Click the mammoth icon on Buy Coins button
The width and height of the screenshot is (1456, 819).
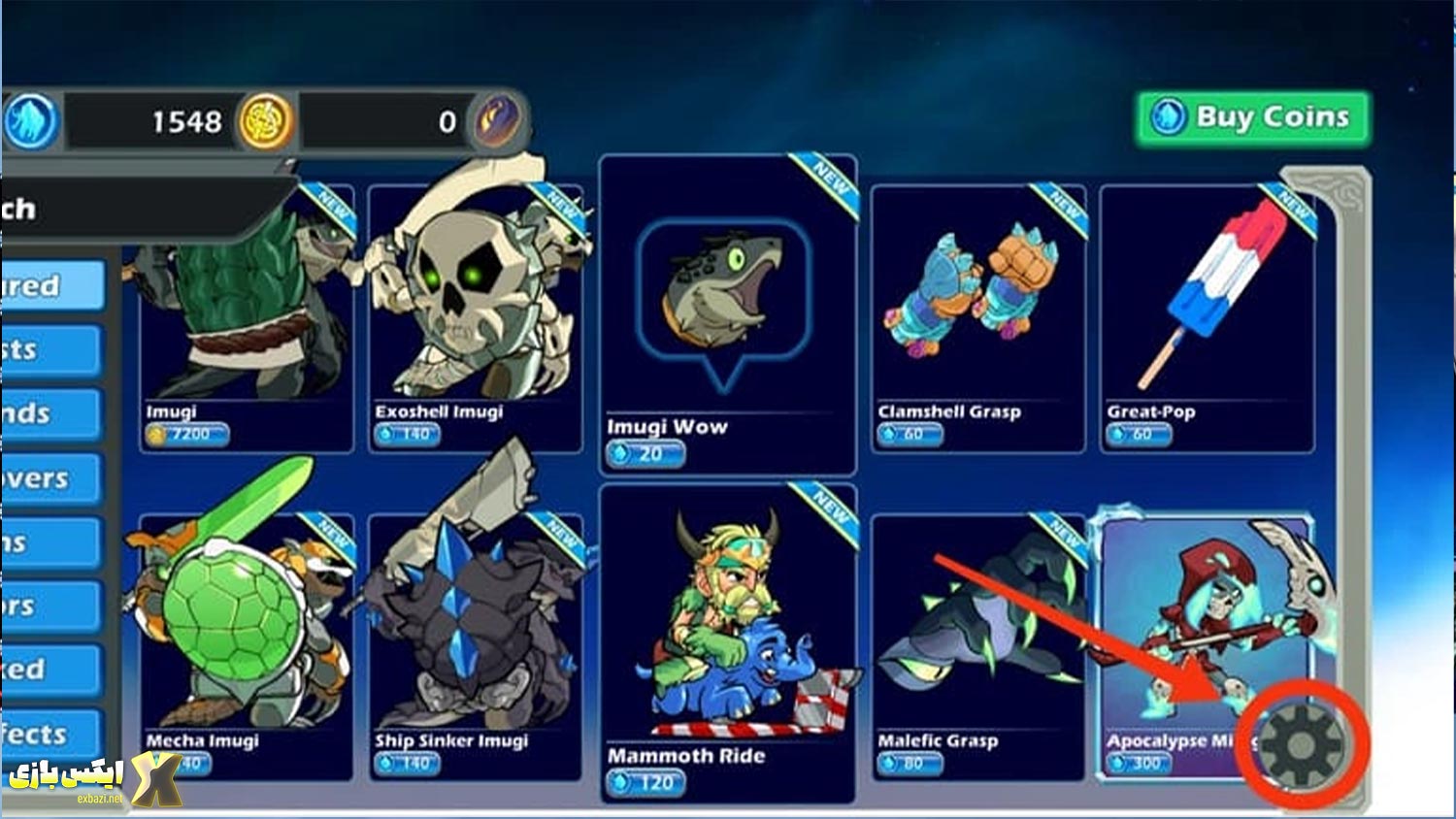coord(1170,115)
